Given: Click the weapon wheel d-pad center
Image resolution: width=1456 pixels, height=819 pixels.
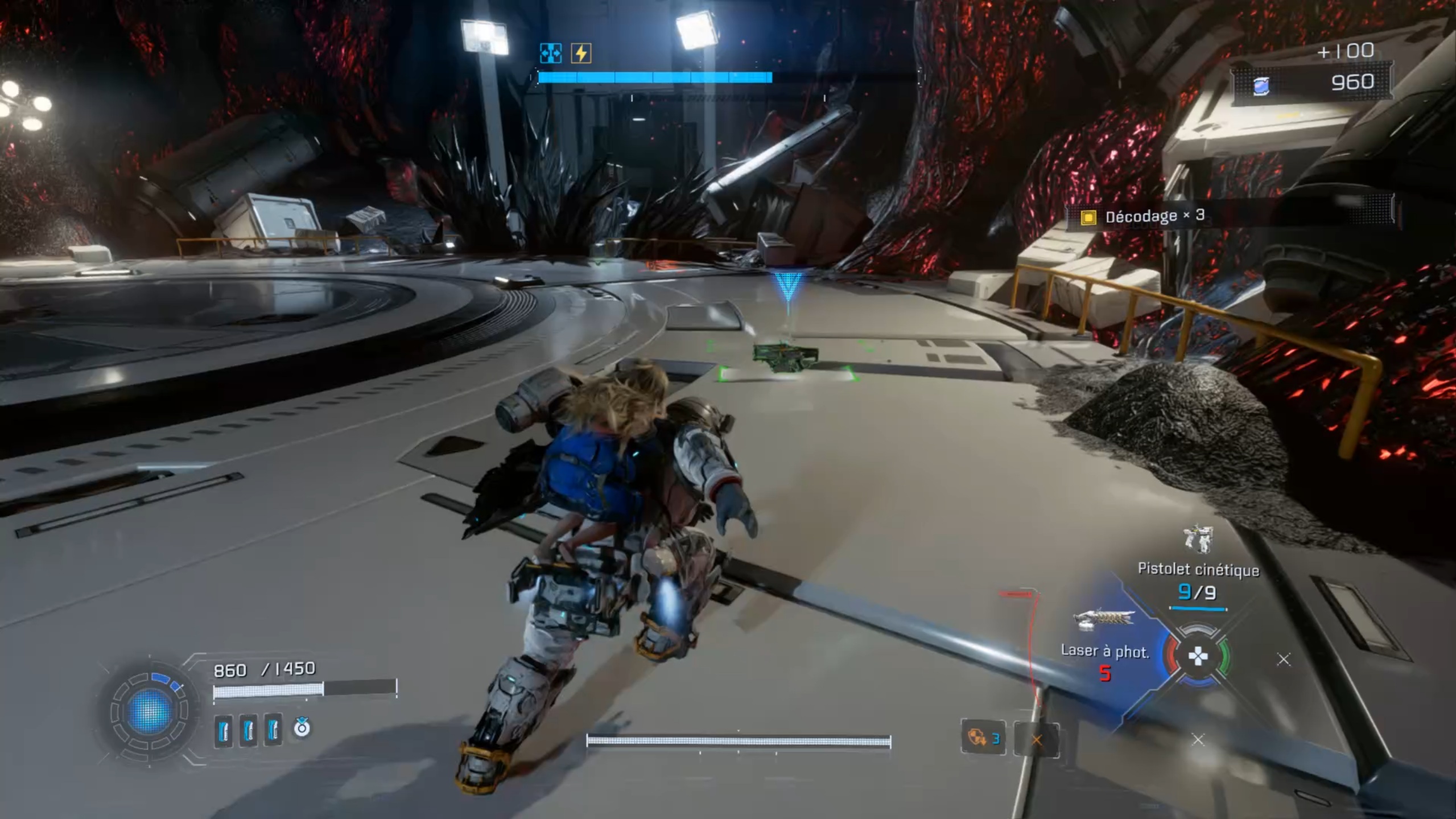Looking at the screenshot, I should (1198, 657).
